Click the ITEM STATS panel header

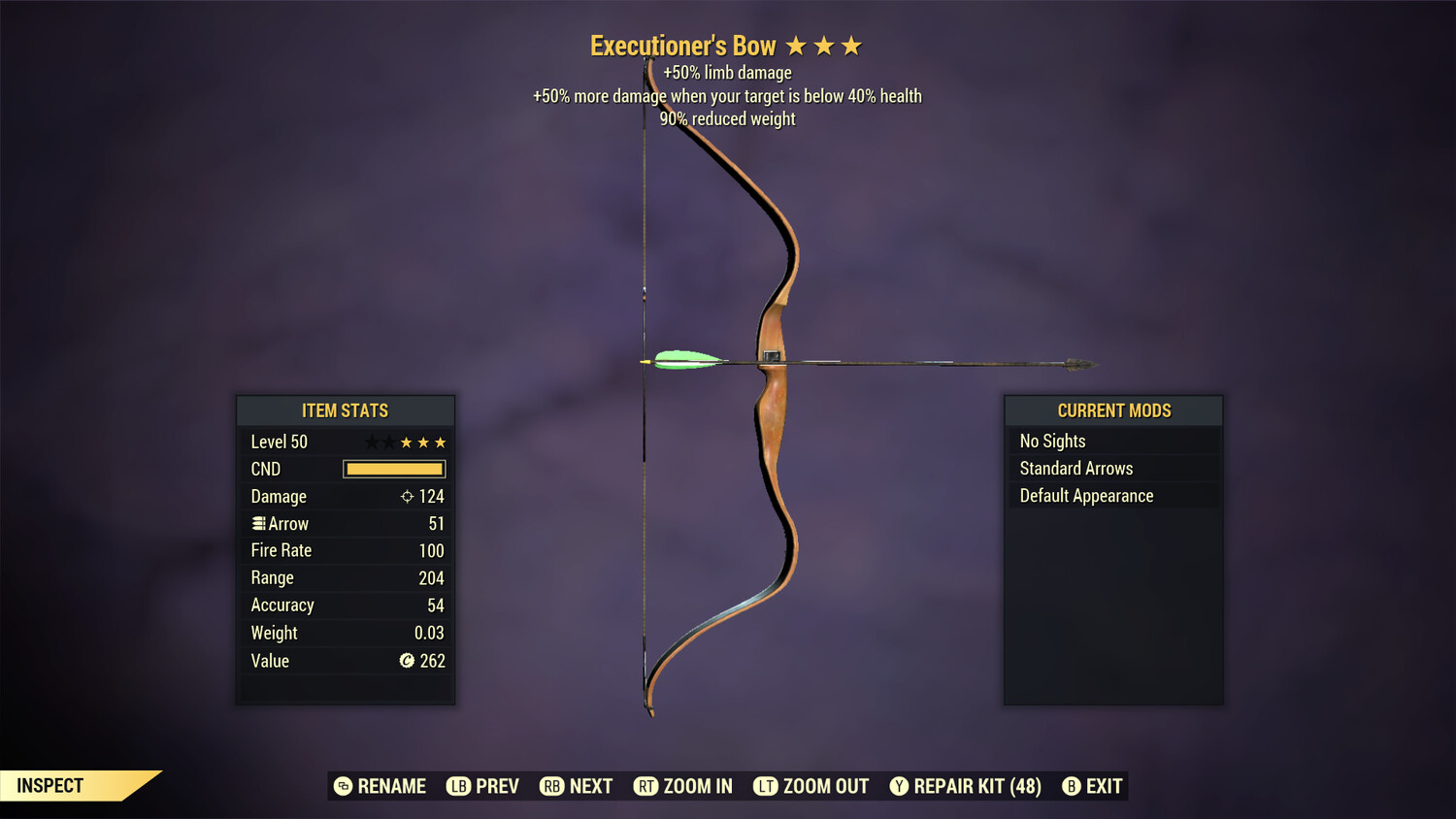tap(346, 410)
